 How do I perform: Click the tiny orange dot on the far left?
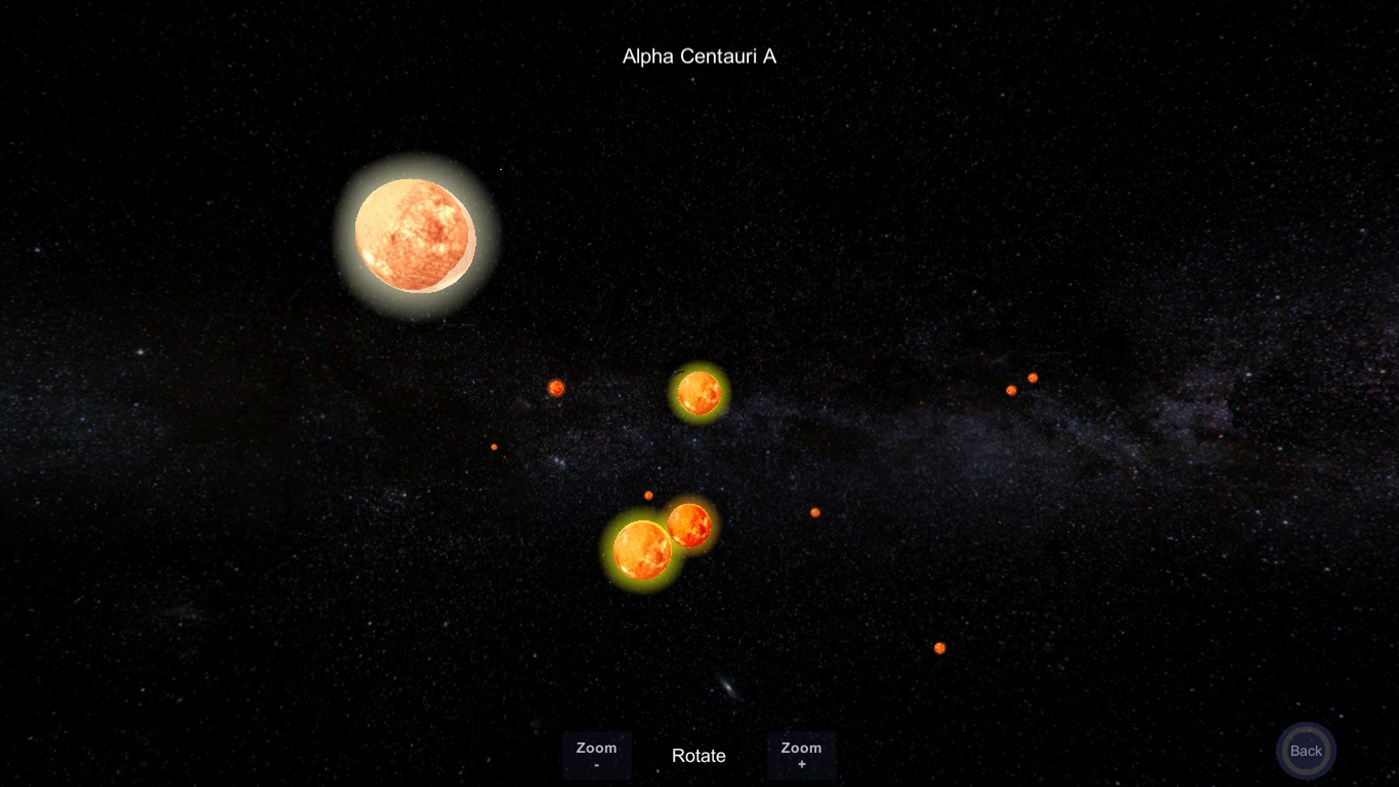[493, 446]
